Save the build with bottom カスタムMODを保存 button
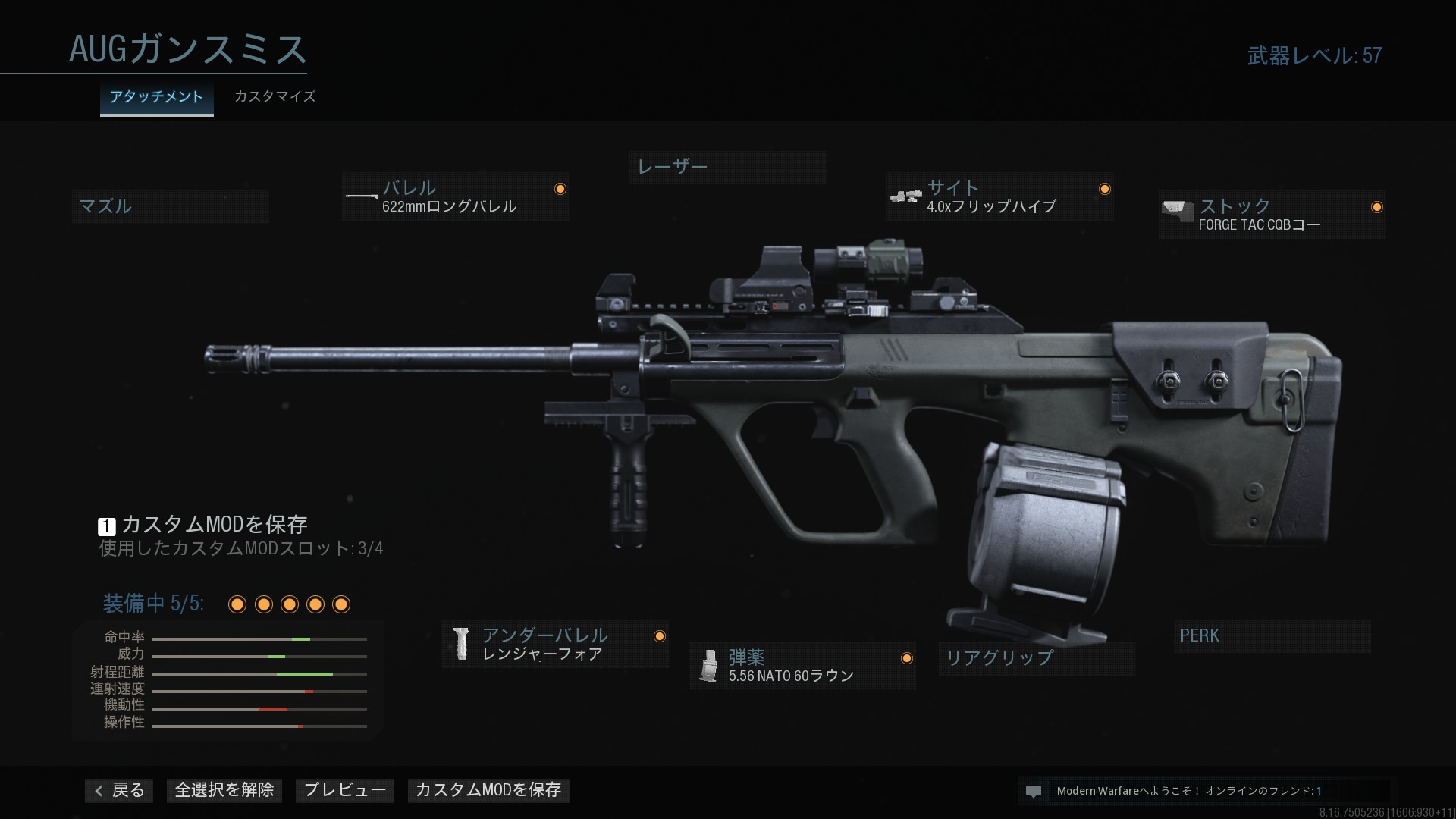 click(488, 791)
